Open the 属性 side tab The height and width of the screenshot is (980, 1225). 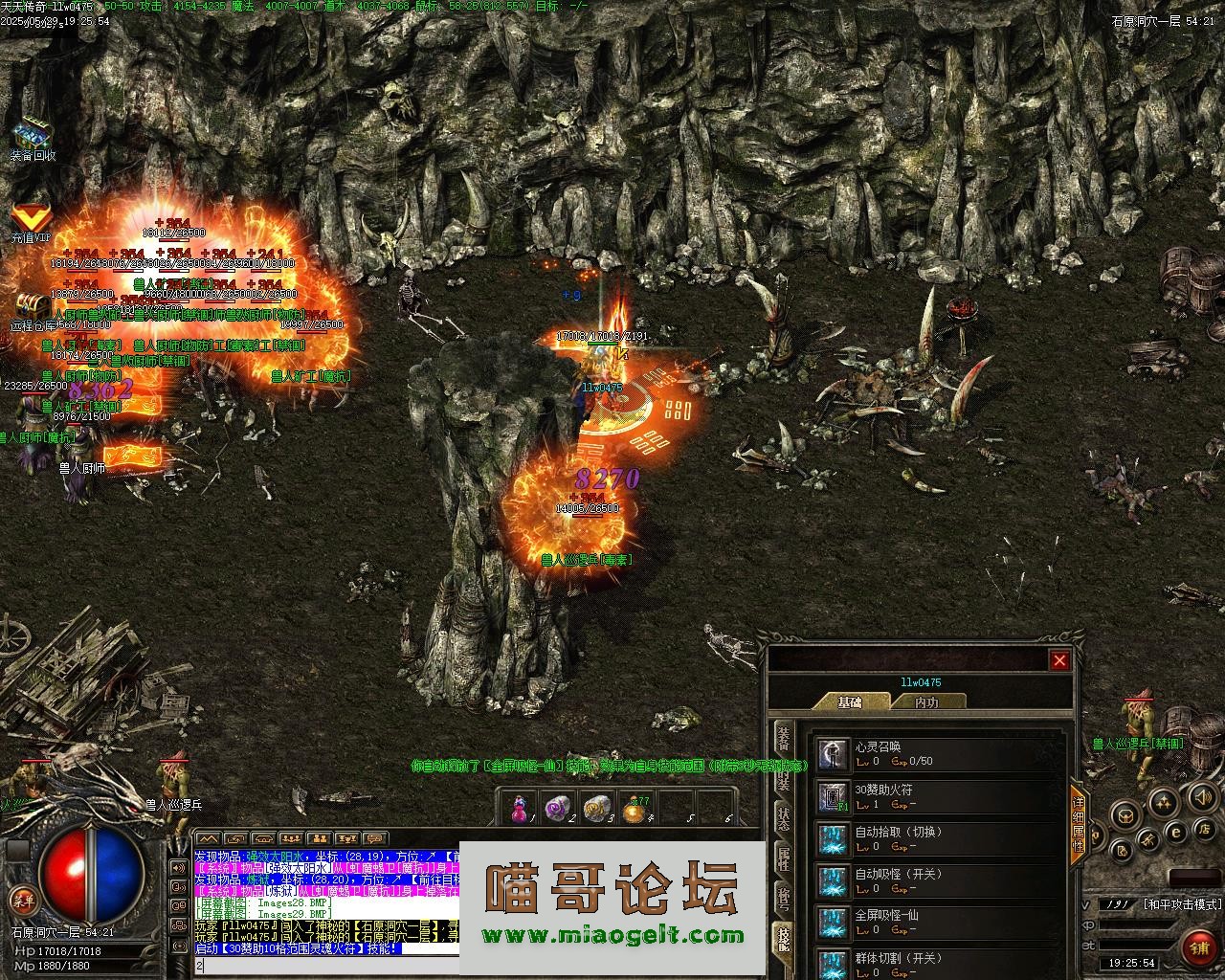[783, 858]
